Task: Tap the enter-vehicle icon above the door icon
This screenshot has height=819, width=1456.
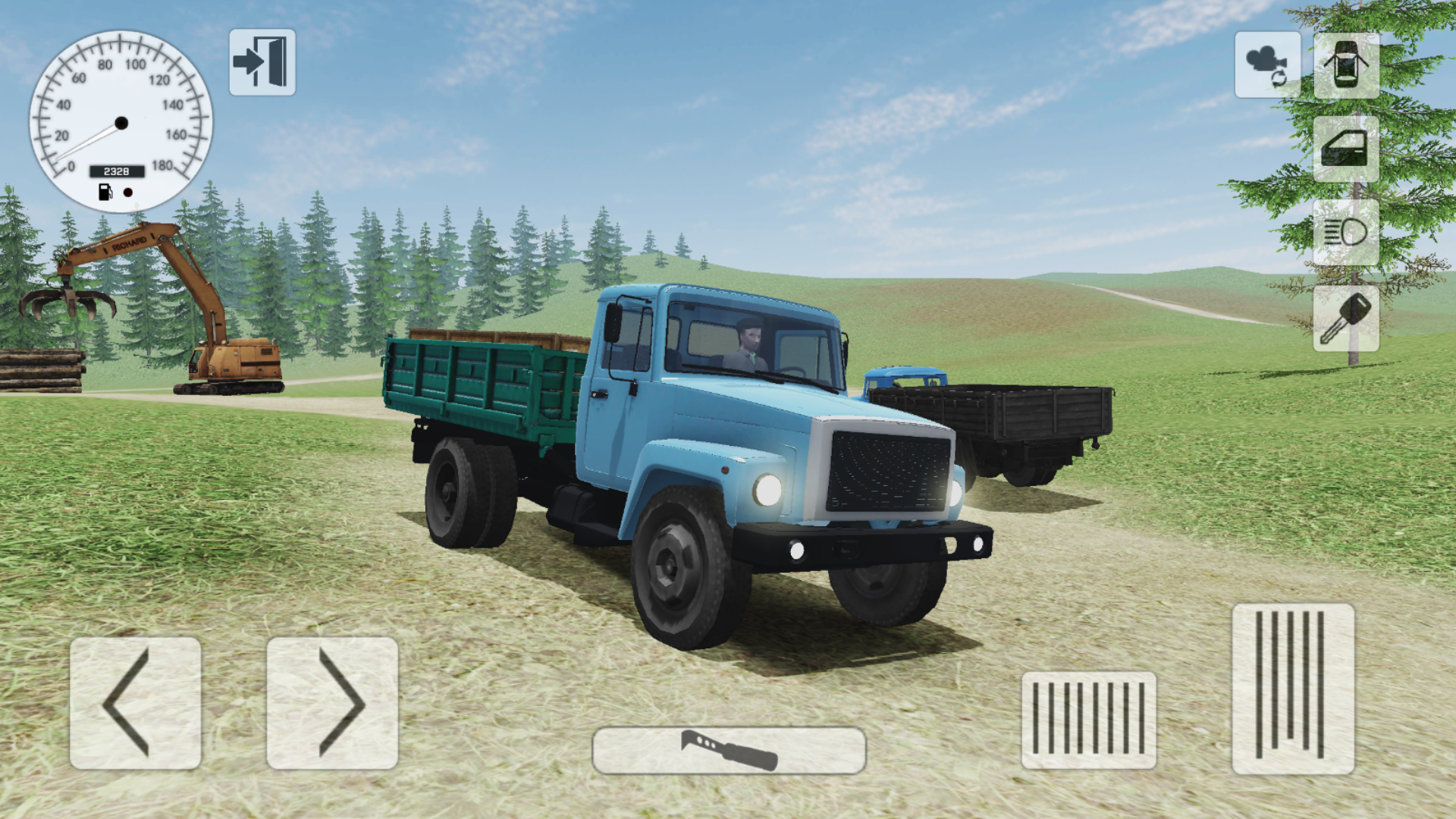Action: (x=1345, y=66)
